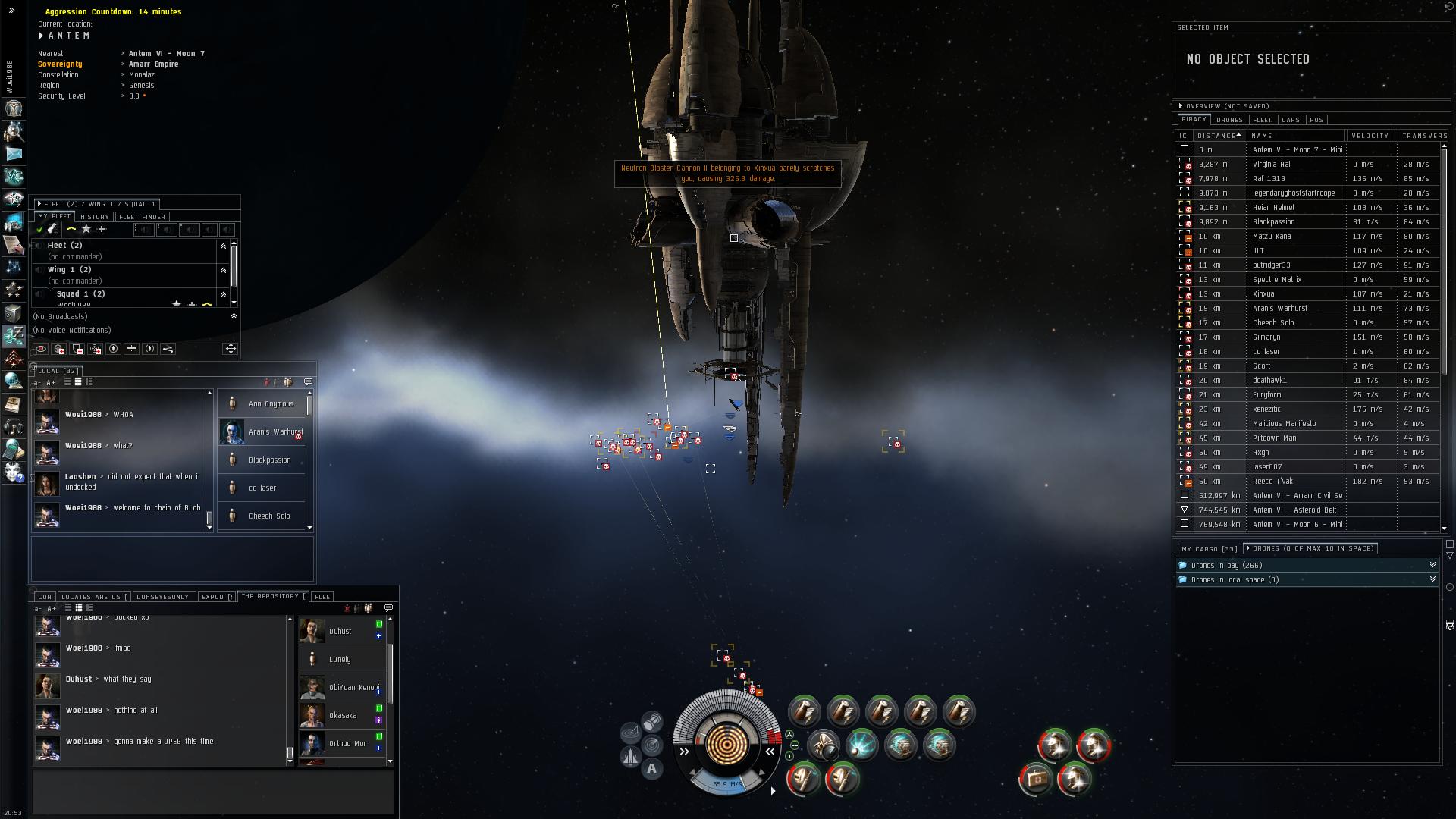
Task: Open the Fleet Finder tab
Action: pyautogui.click(x=142, y=217)
